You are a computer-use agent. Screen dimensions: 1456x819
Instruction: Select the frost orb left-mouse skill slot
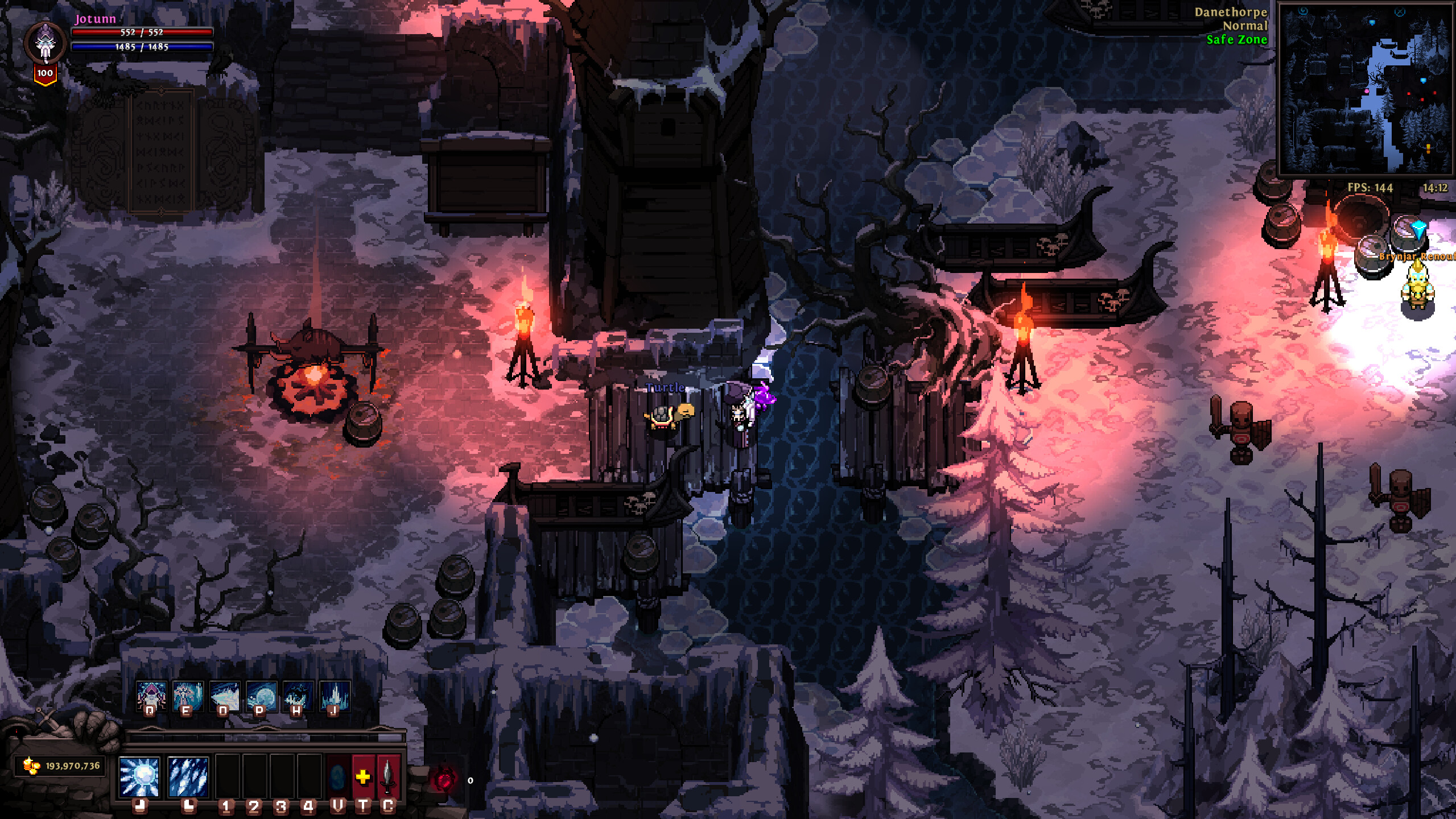point(139,777)
